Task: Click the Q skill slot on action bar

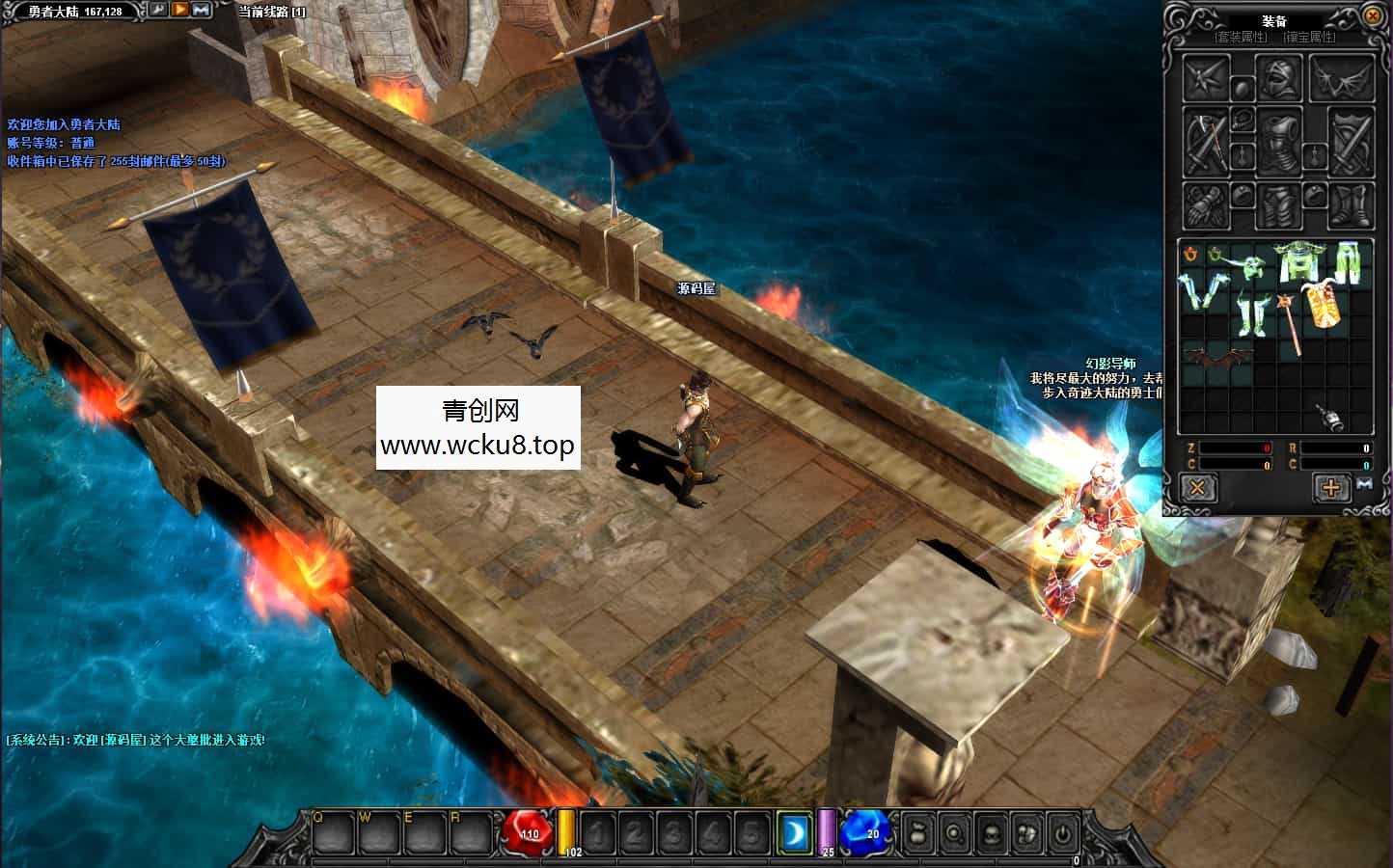Action: [332, 833]
